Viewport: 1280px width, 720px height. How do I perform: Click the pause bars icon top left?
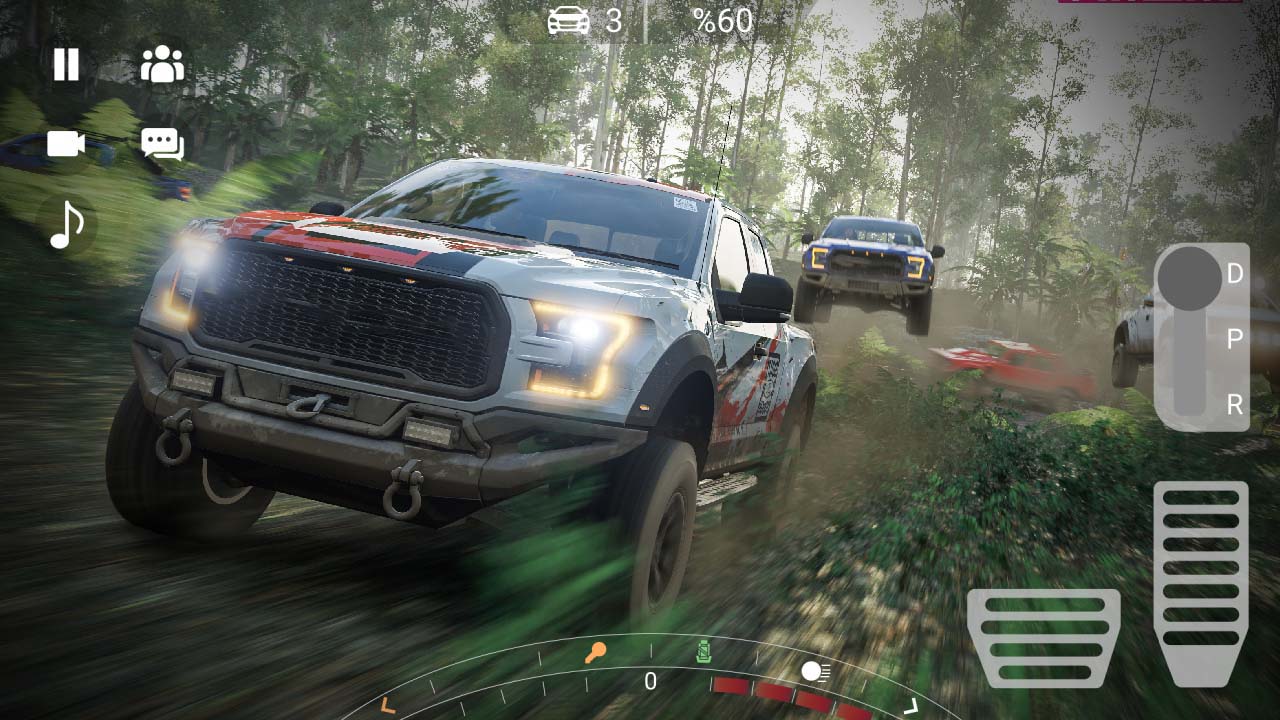point(64,64)
